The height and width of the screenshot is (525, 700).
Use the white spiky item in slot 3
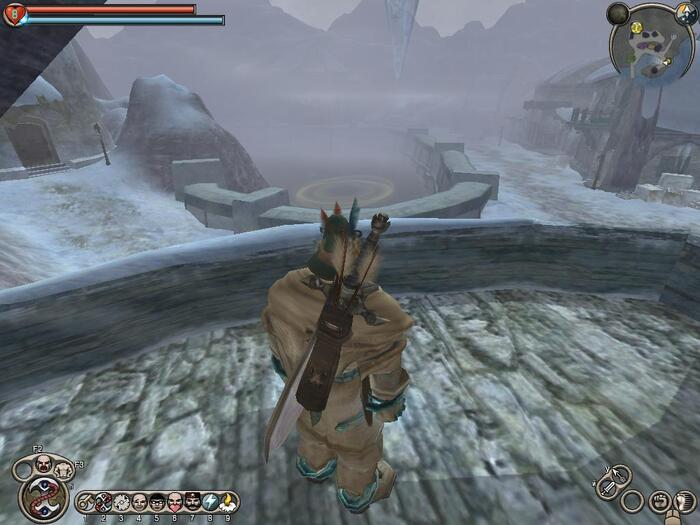(122, 502)
